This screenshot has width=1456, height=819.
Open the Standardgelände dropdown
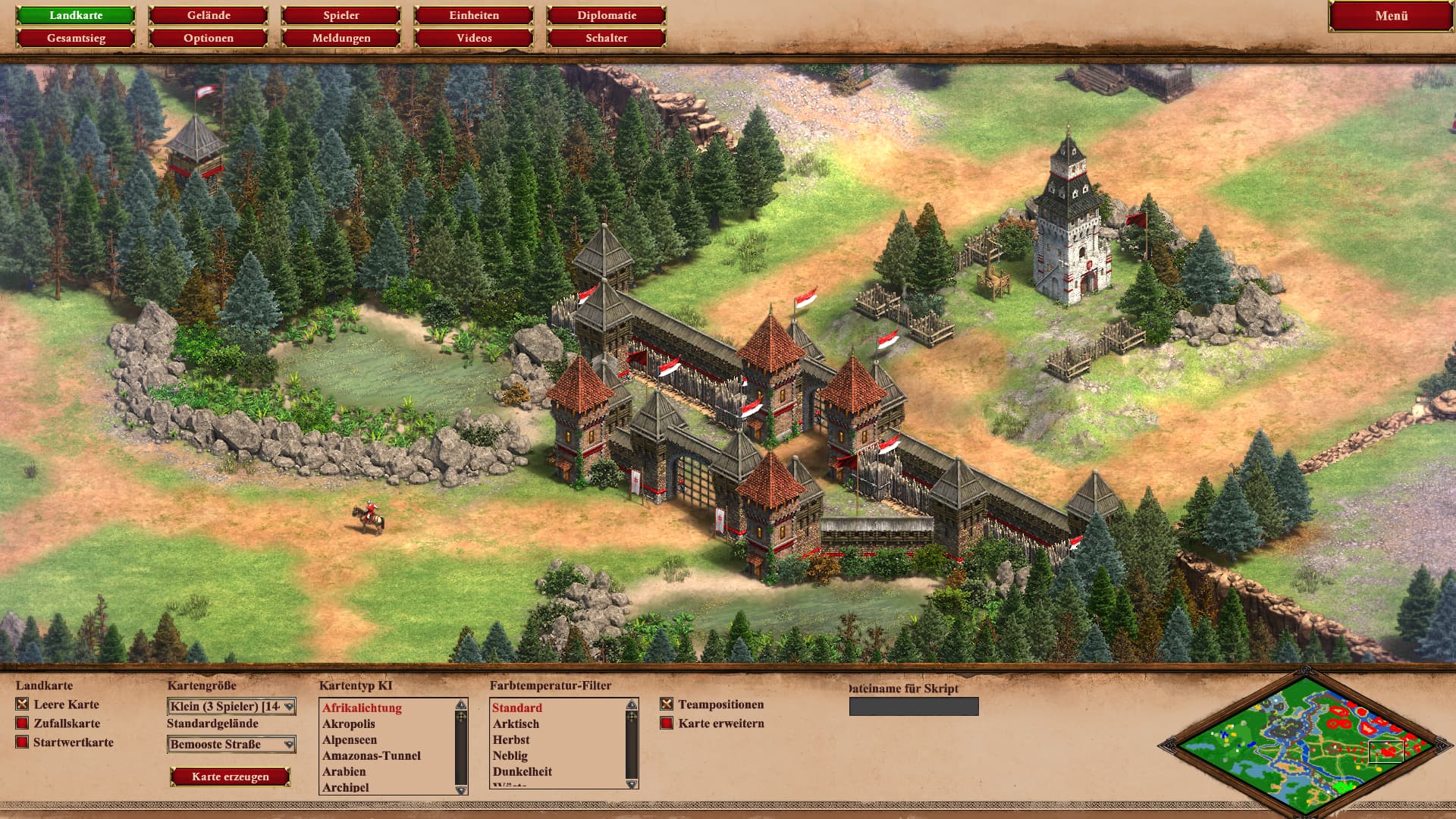tap(231, 745)
